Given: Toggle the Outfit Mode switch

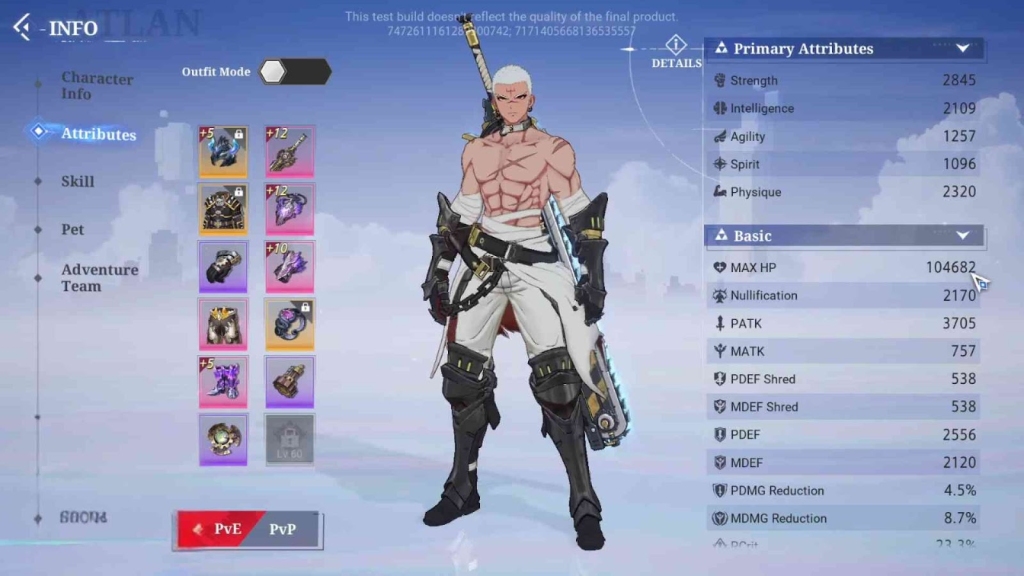Looking at the screenshot, I should pyautogui.click(x=295, y=72).
